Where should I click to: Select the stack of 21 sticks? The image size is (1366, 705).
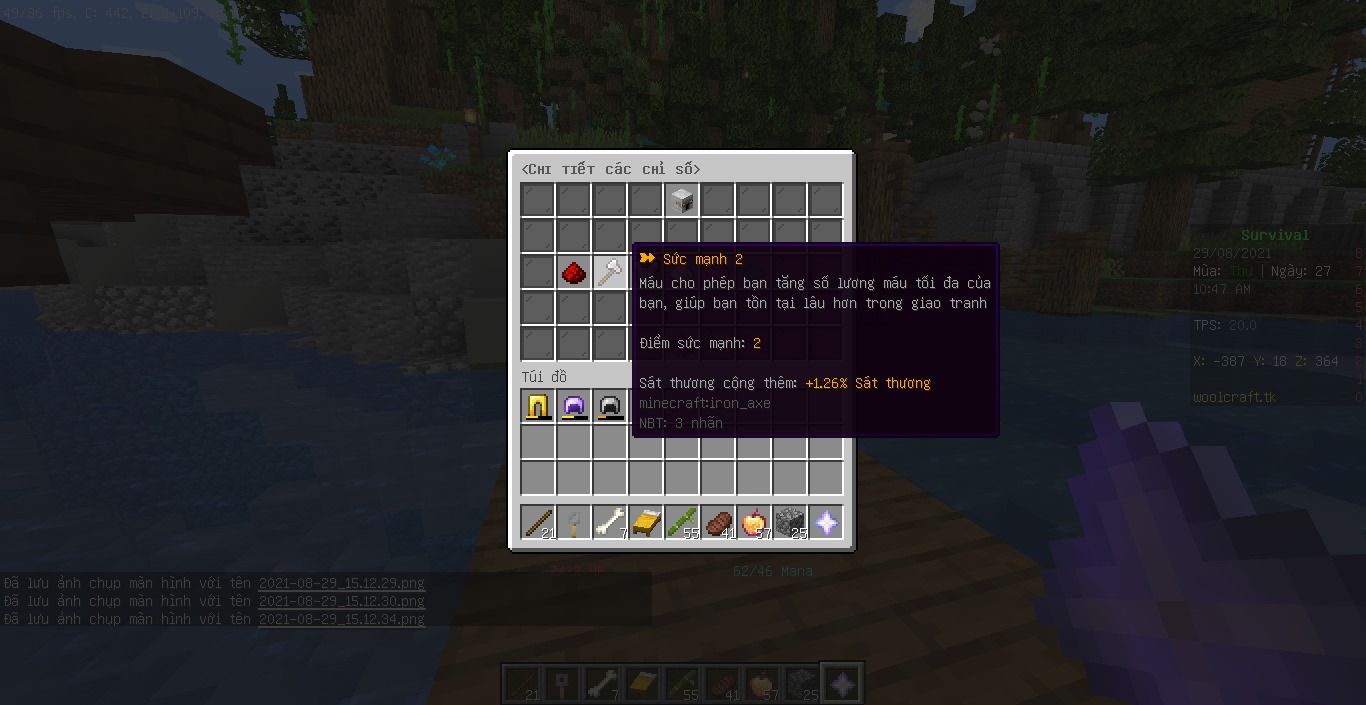[538, 522]
